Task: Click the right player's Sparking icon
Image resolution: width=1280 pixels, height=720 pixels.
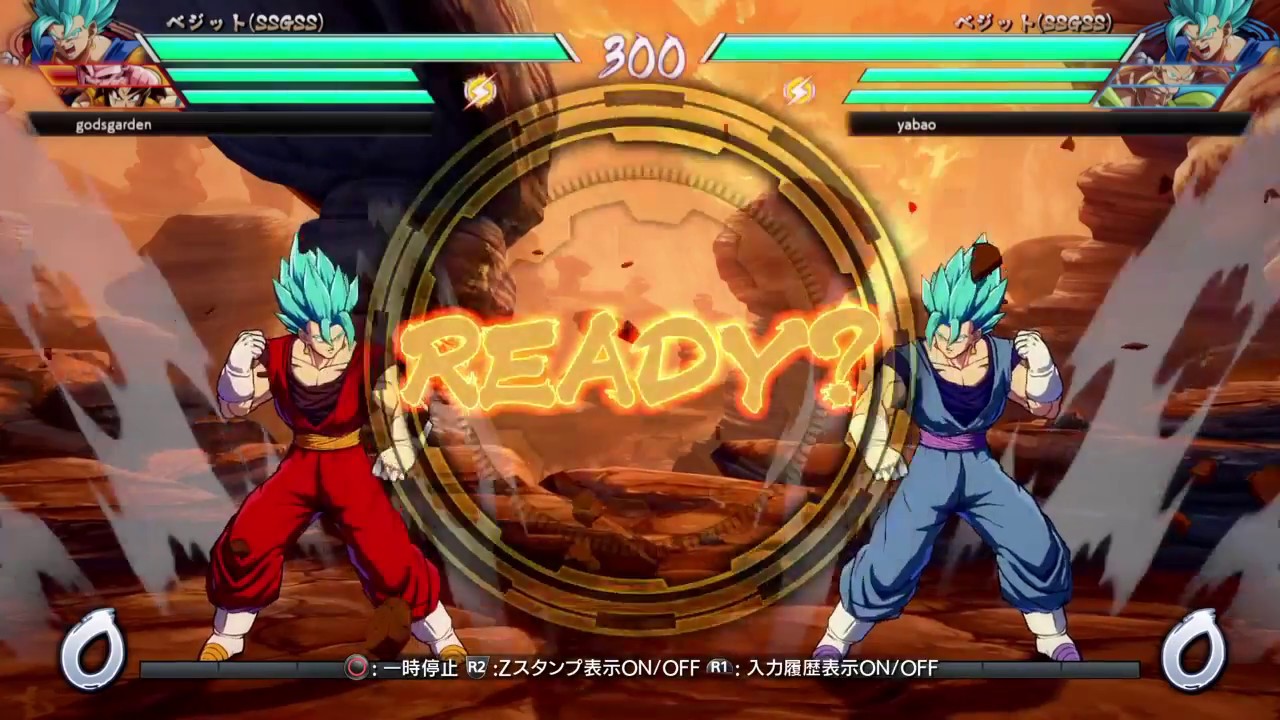Action: [x=800, y=92]
